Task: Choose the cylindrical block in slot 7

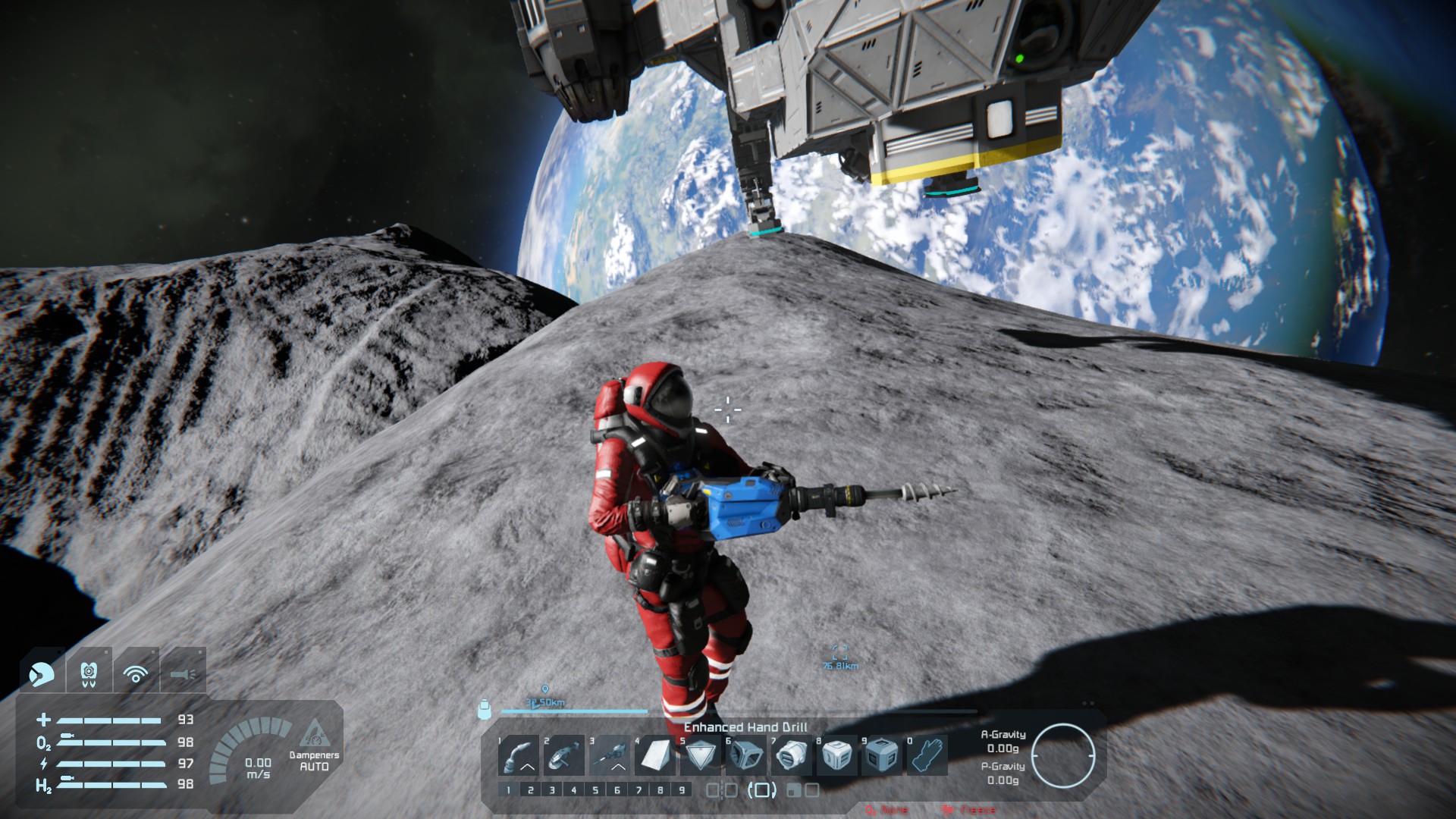Action: click(x=792, y=755)
